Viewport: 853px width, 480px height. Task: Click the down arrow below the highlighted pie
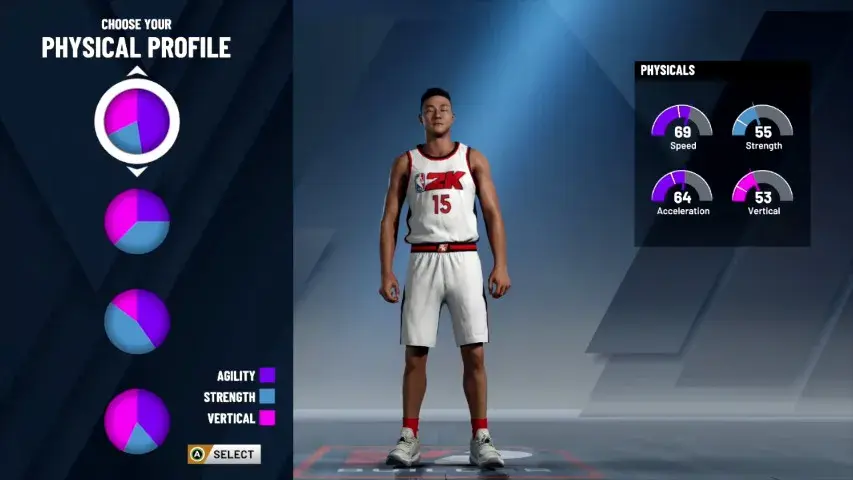pos(137,172)
